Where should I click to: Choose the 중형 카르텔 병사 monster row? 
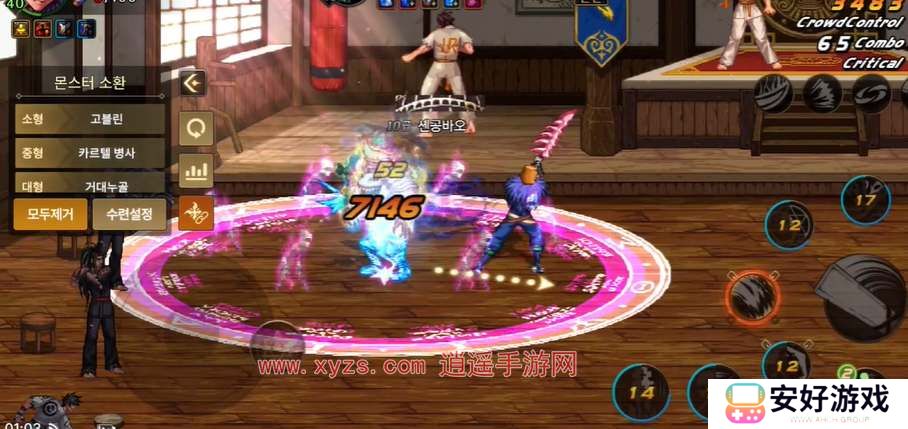pos(90,153)
